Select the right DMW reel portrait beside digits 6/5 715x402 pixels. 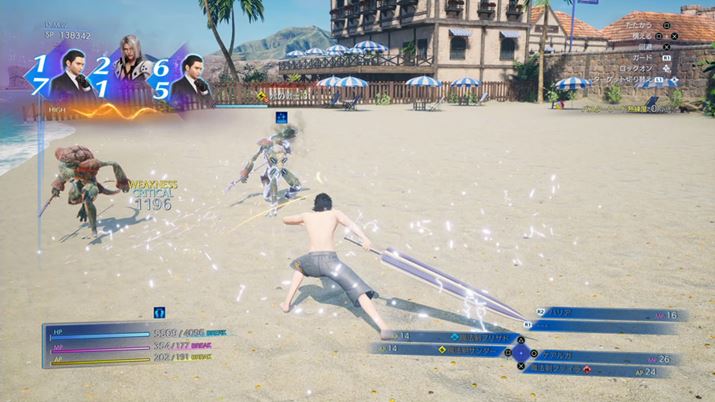(190, 82)
